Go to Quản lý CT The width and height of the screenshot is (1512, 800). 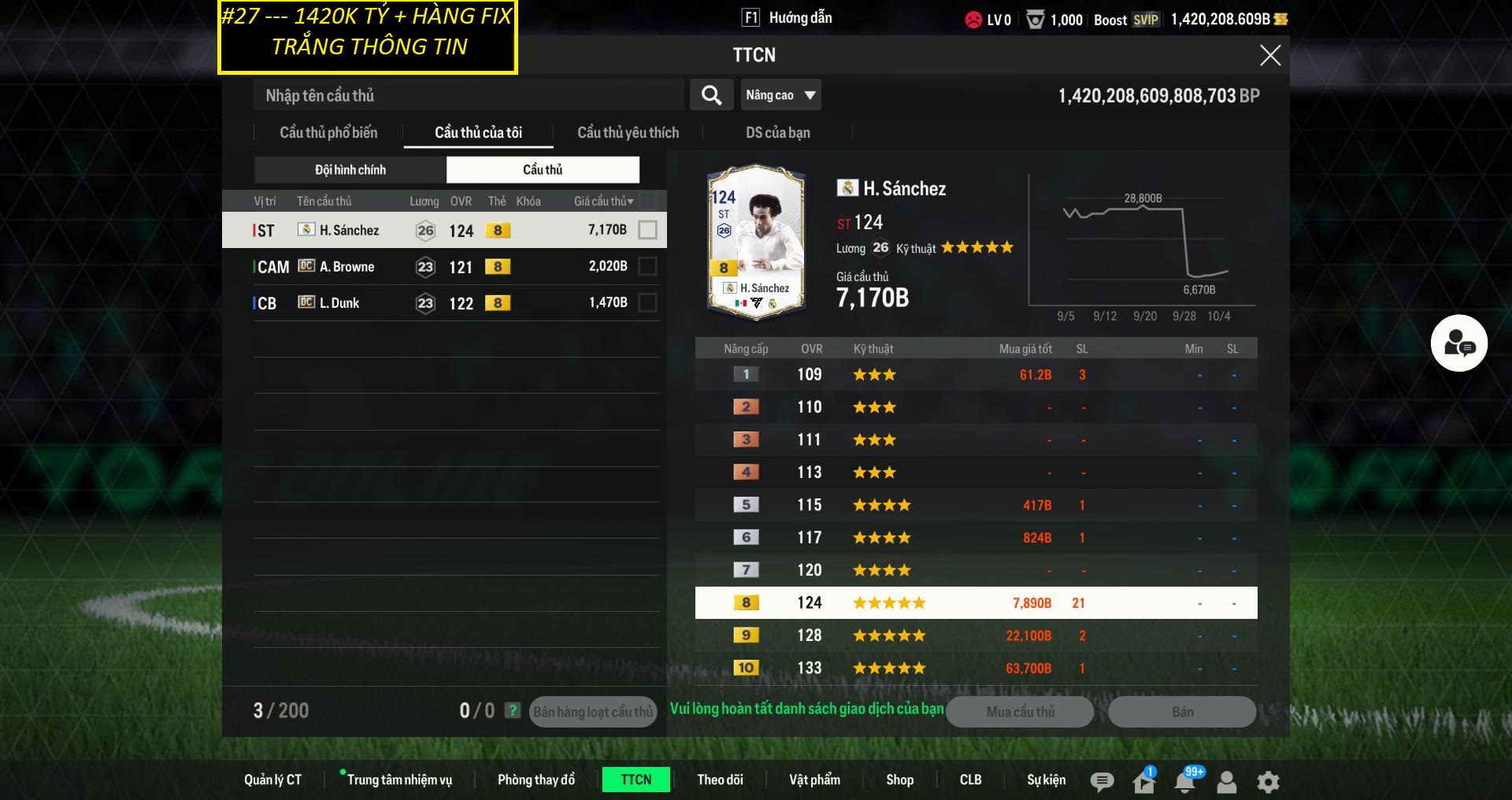coord(272,780)
